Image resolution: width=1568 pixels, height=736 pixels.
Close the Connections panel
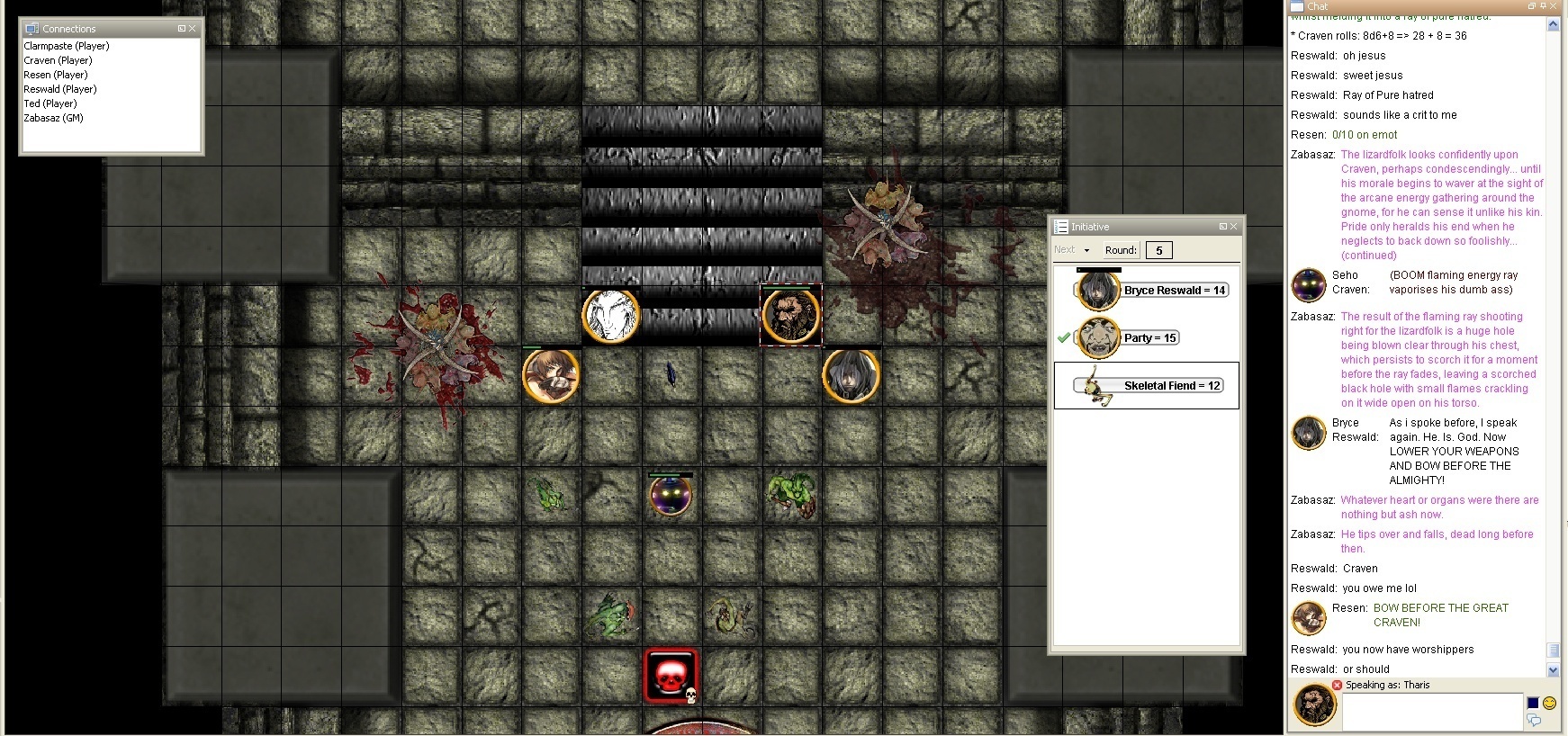click(x=192, y=29)
